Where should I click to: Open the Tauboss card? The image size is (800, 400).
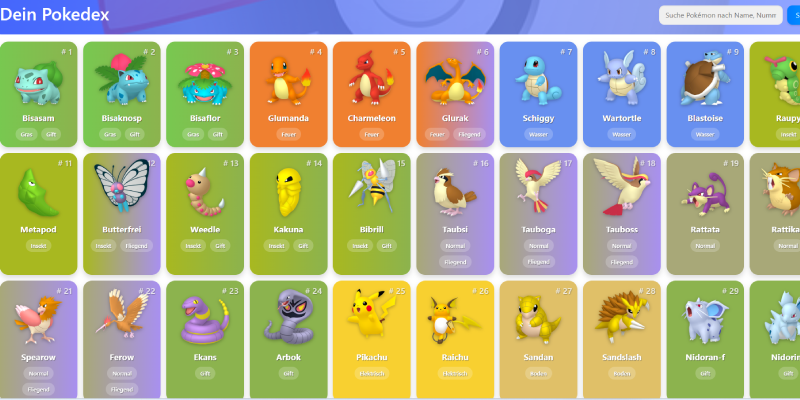(x=621, y=210)
